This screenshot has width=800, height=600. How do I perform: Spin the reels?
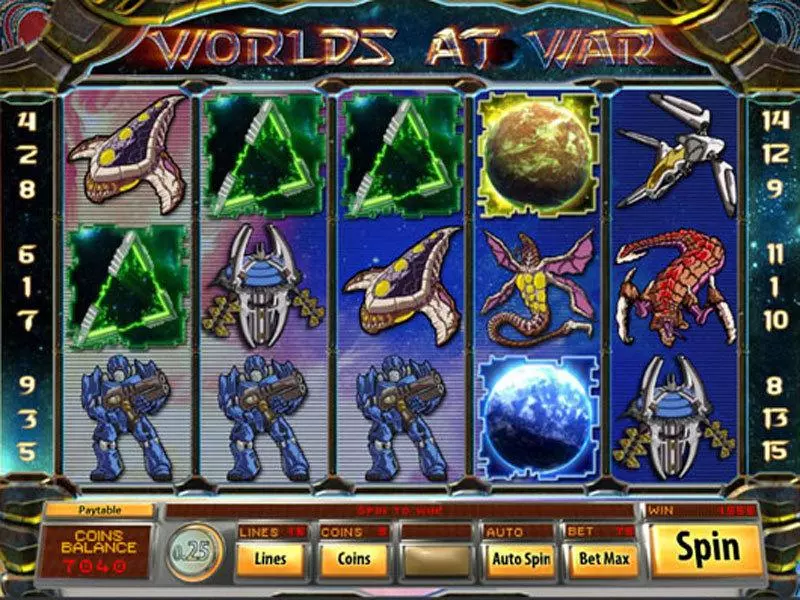click(x=707, y=548)
